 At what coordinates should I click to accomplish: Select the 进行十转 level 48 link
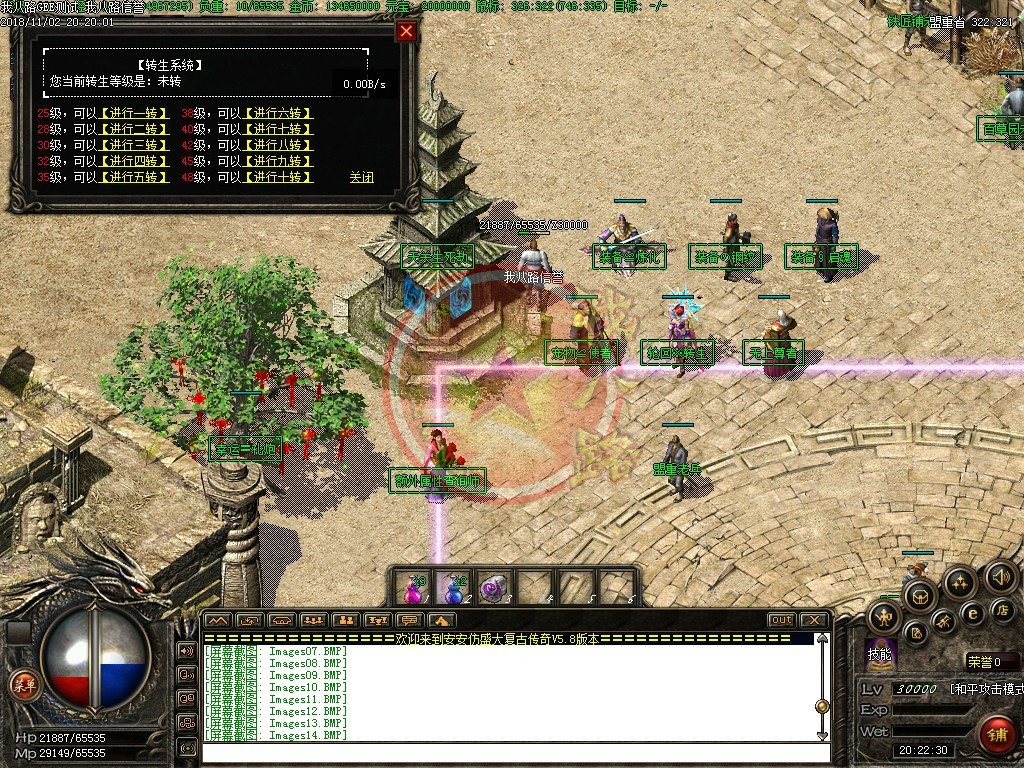[x=279, y=177]
